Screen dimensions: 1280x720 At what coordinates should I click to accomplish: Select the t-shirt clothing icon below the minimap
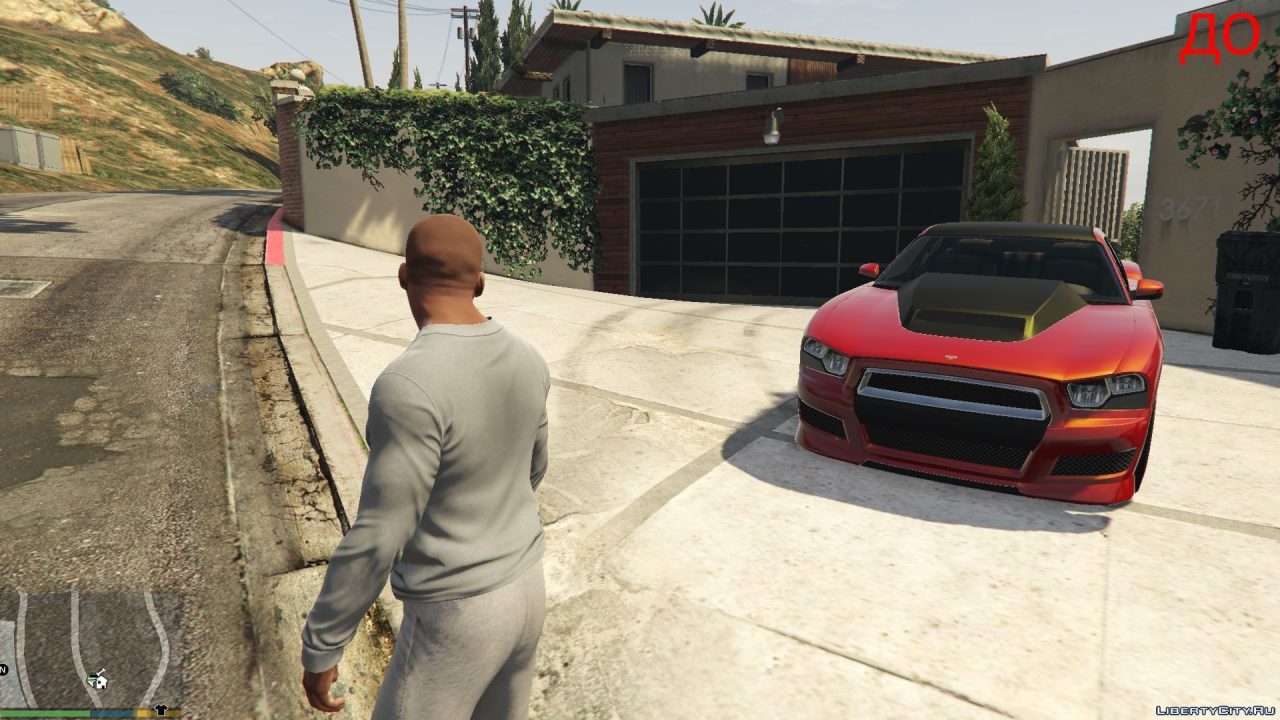click(160, 710)
